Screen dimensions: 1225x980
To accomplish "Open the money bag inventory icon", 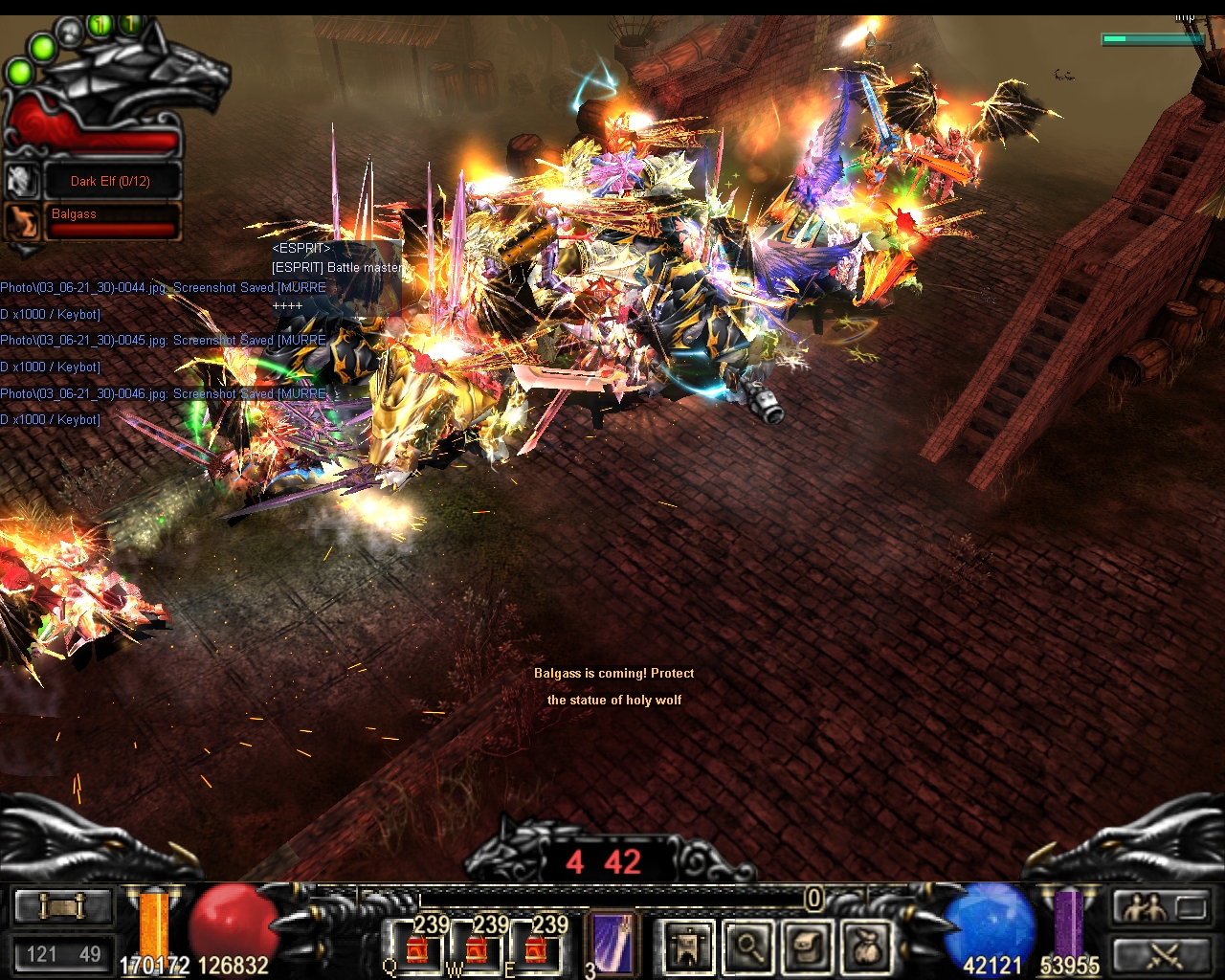I will click(x=866, y=947).
